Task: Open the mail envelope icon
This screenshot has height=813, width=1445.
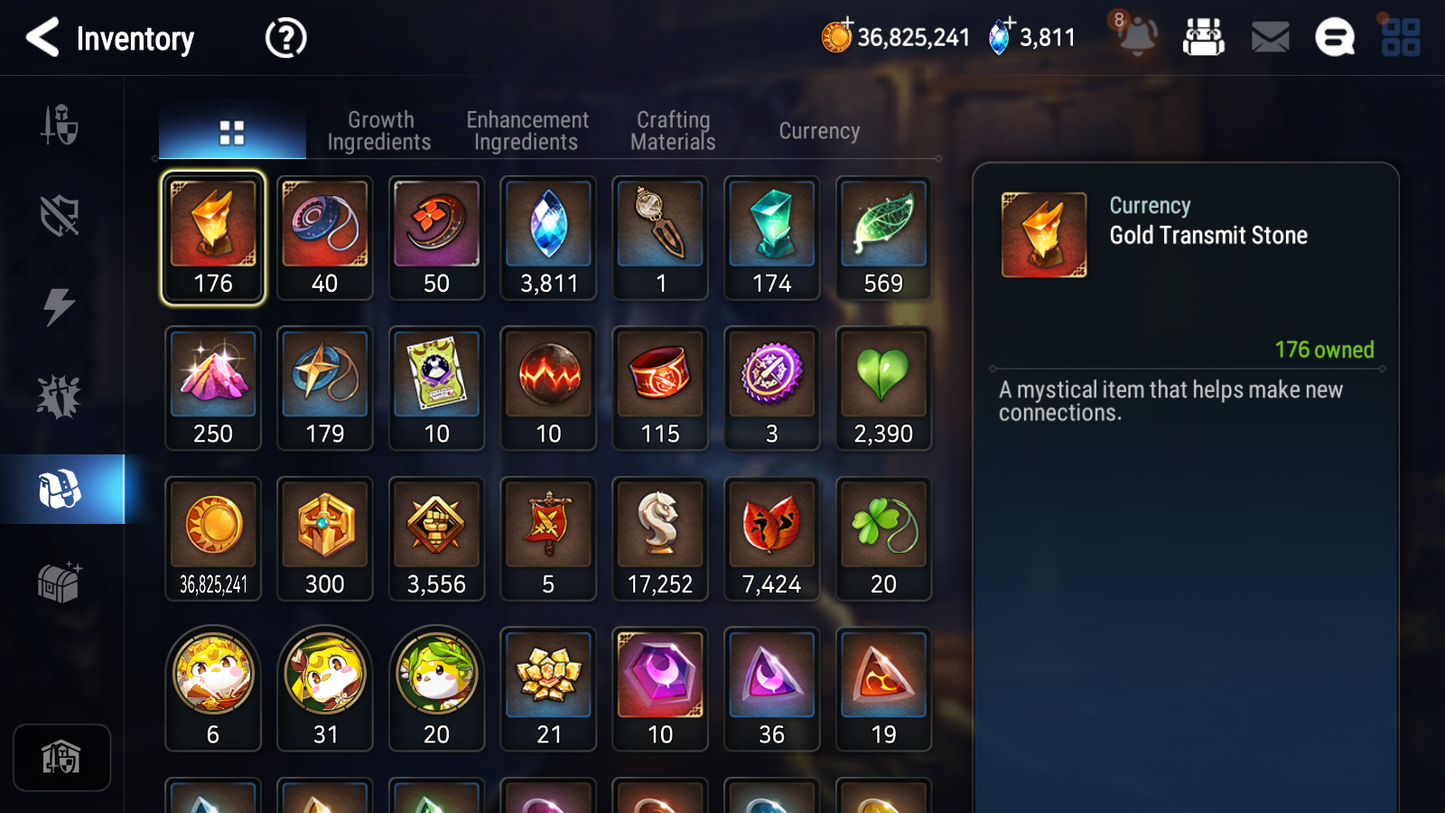Action: [x=1269, y=36]
